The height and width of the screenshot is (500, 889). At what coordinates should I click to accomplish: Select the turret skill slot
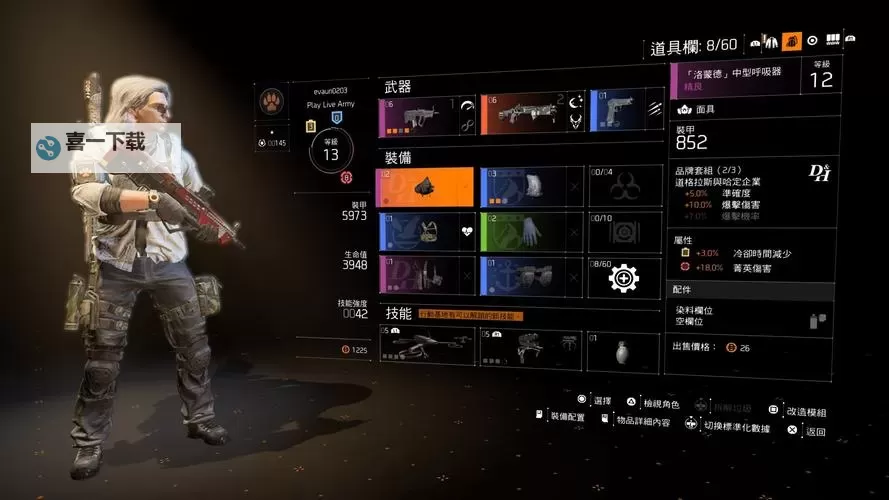(x=531, y=346)
